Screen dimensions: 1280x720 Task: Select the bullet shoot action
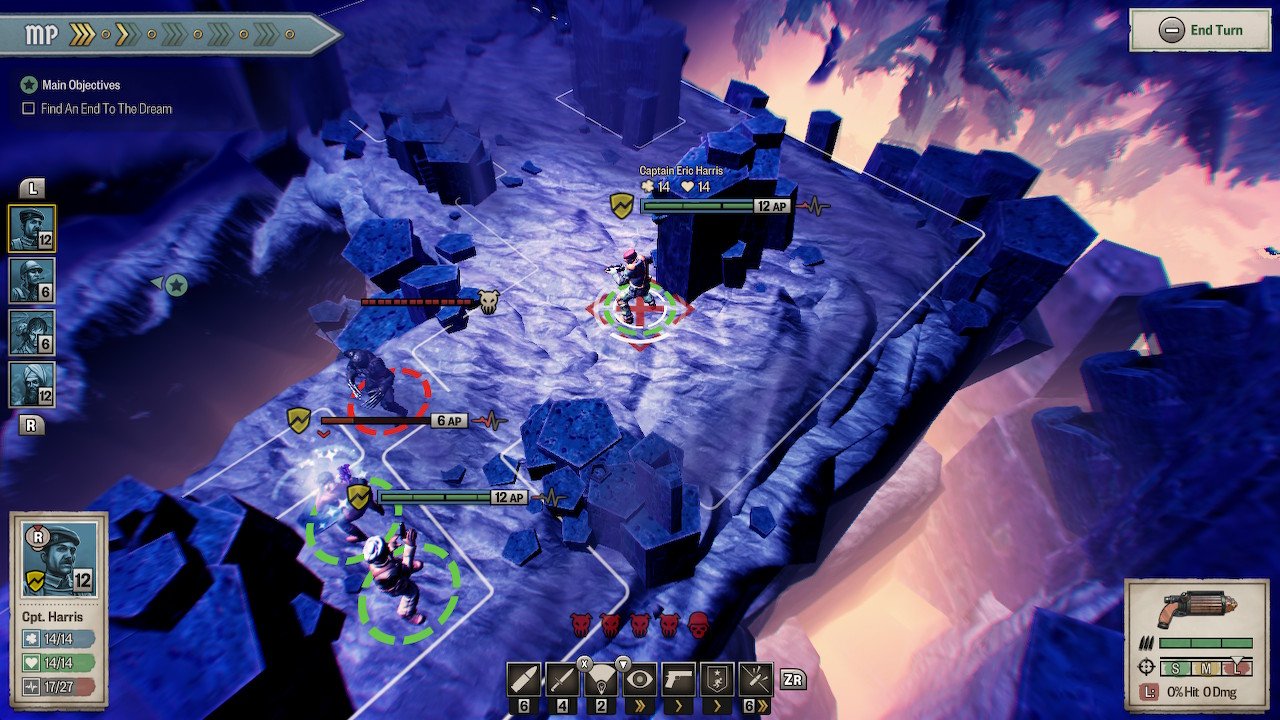[524, 680]
